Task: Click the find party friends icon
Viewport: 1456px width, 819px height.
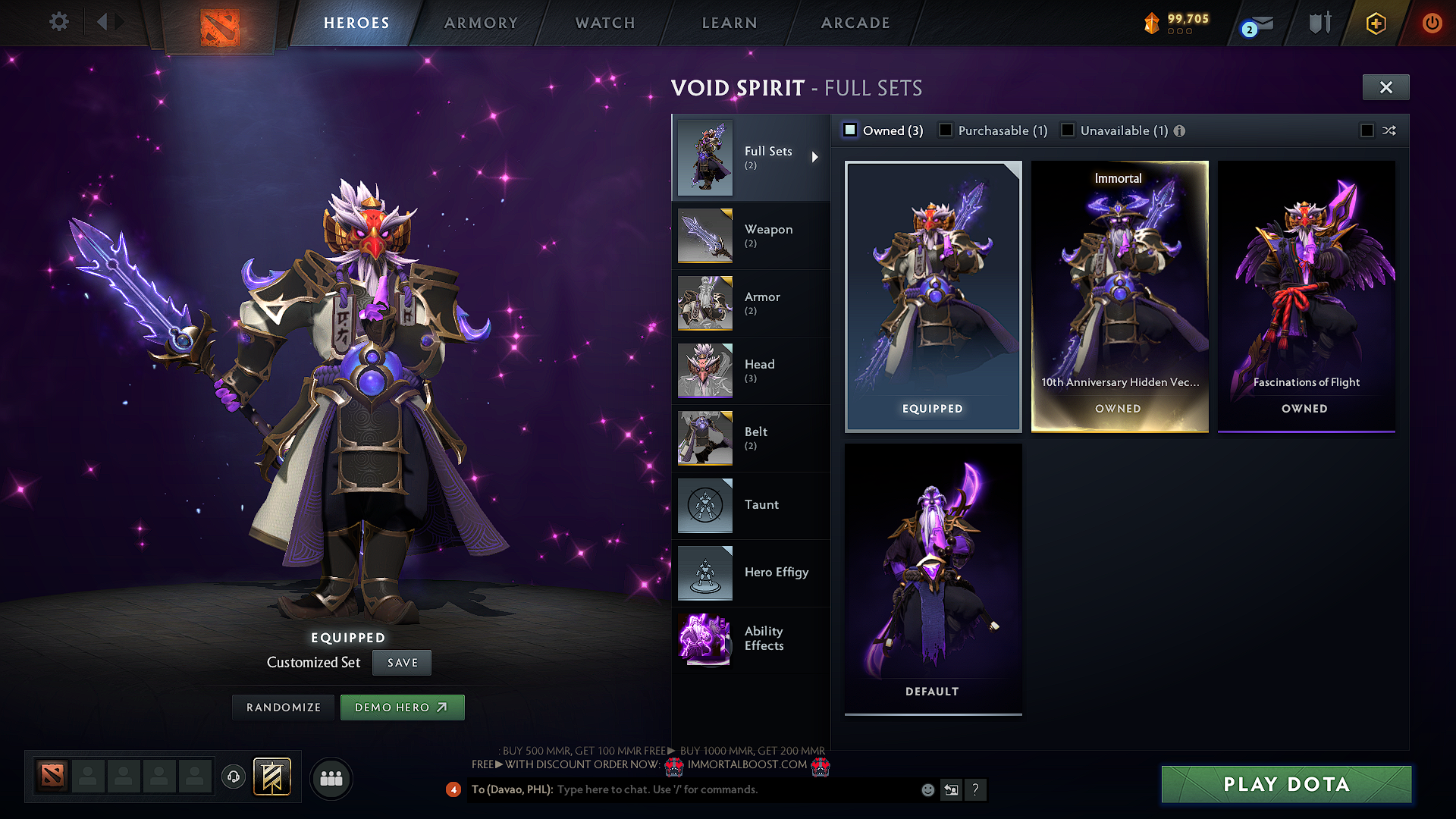Action: (331, 778)
